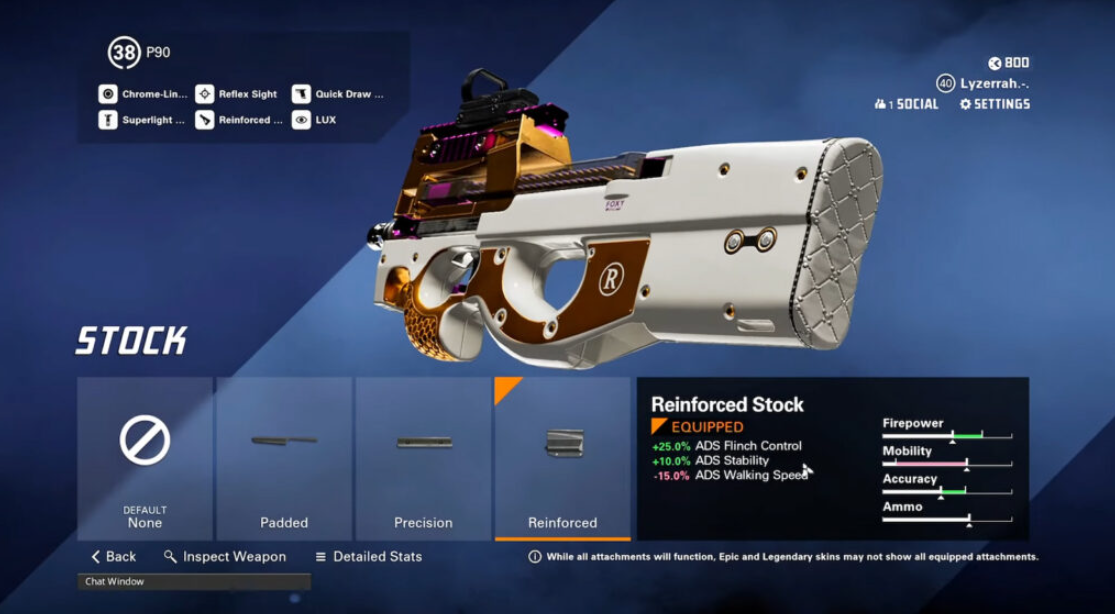
Task: Choose the Reflex Sight attachment slot
Action: 237,94
